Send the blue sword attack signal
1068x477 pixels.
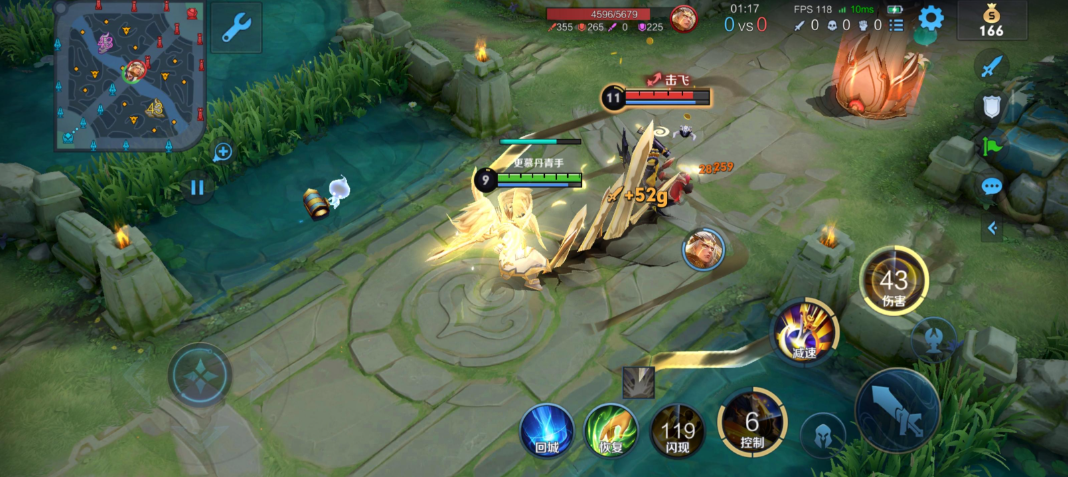pyautogui.click(x=991, y=68)
